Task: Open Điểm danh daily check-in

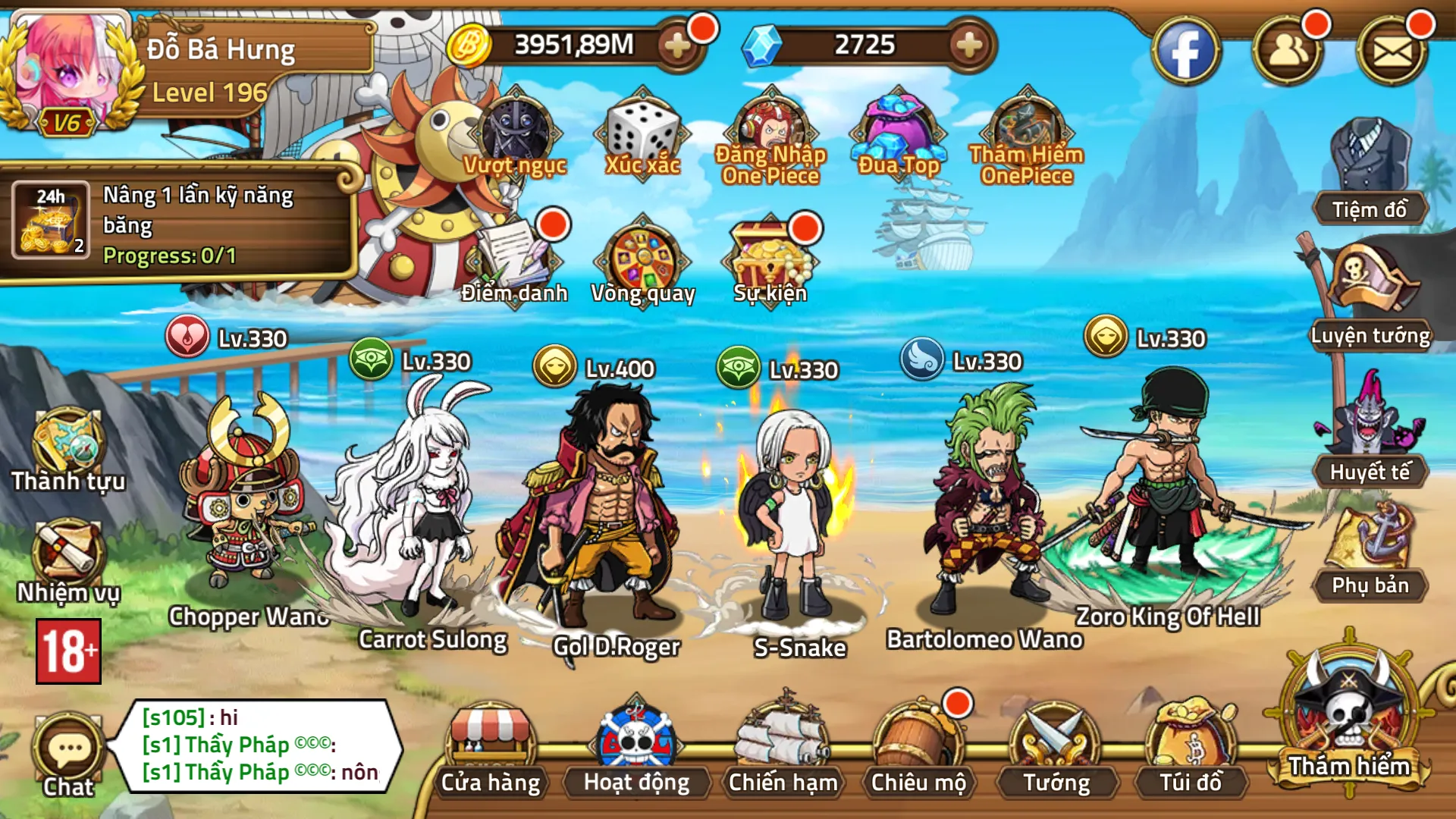Action: (514, 262)
